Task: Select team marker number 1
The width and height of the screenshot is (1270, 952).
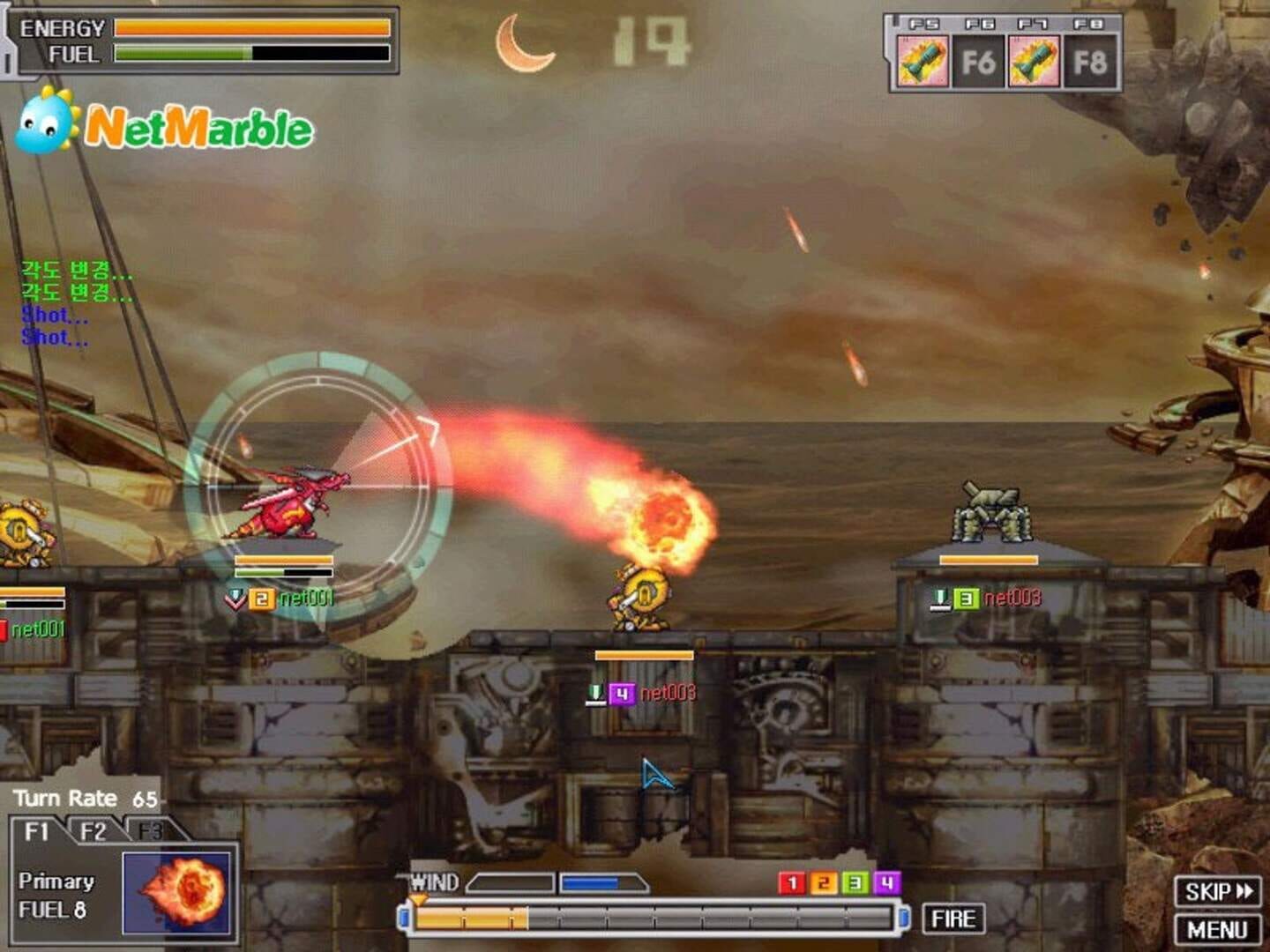Action: pyautogui.click(x=792, y=882)
